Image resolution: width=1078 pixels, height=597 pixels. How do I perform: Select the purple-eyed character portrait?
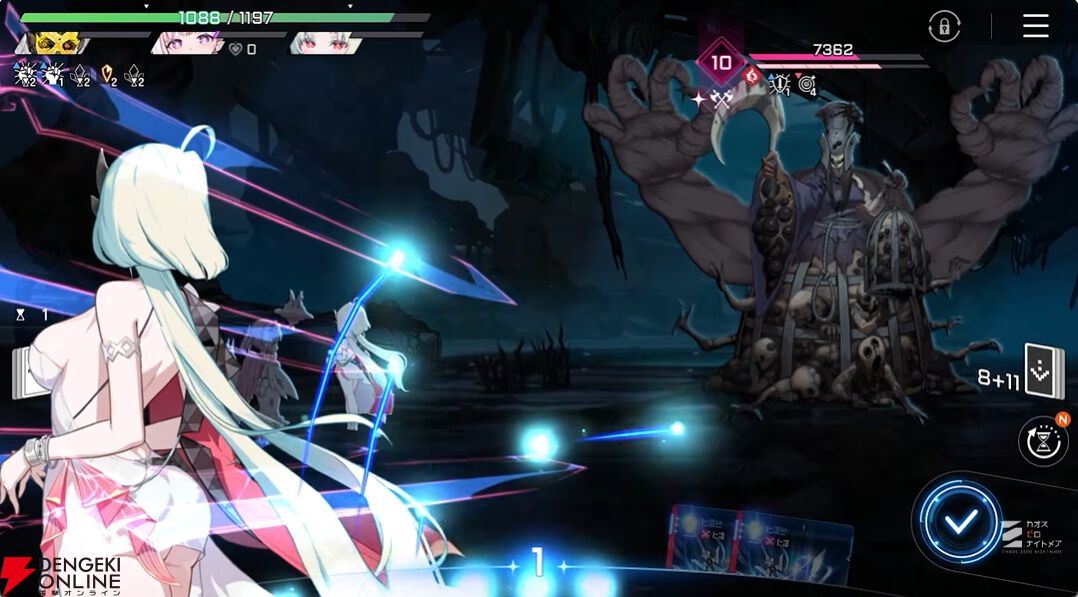[x=188, y=44]
